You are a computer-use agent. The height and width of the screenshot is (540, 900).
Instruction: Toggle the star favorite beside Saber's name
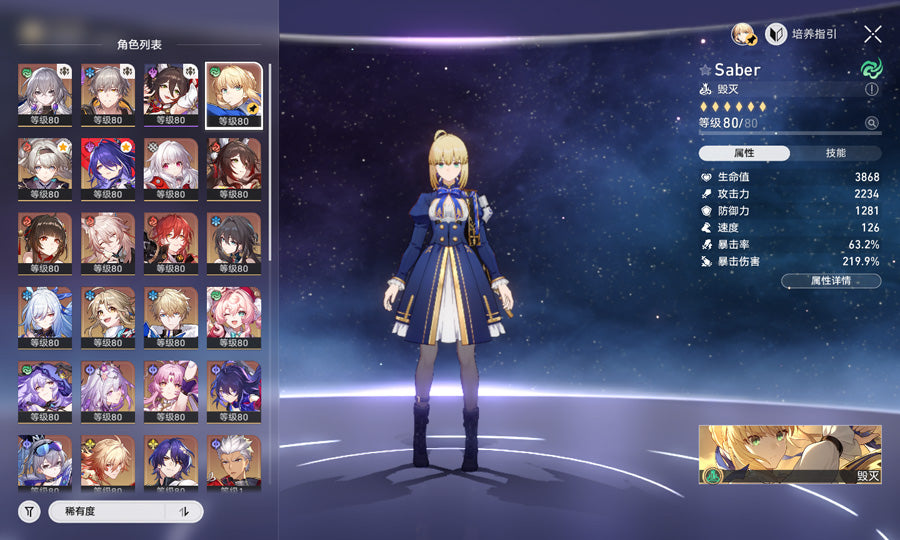pyautogui.click(x=705, y=70)
